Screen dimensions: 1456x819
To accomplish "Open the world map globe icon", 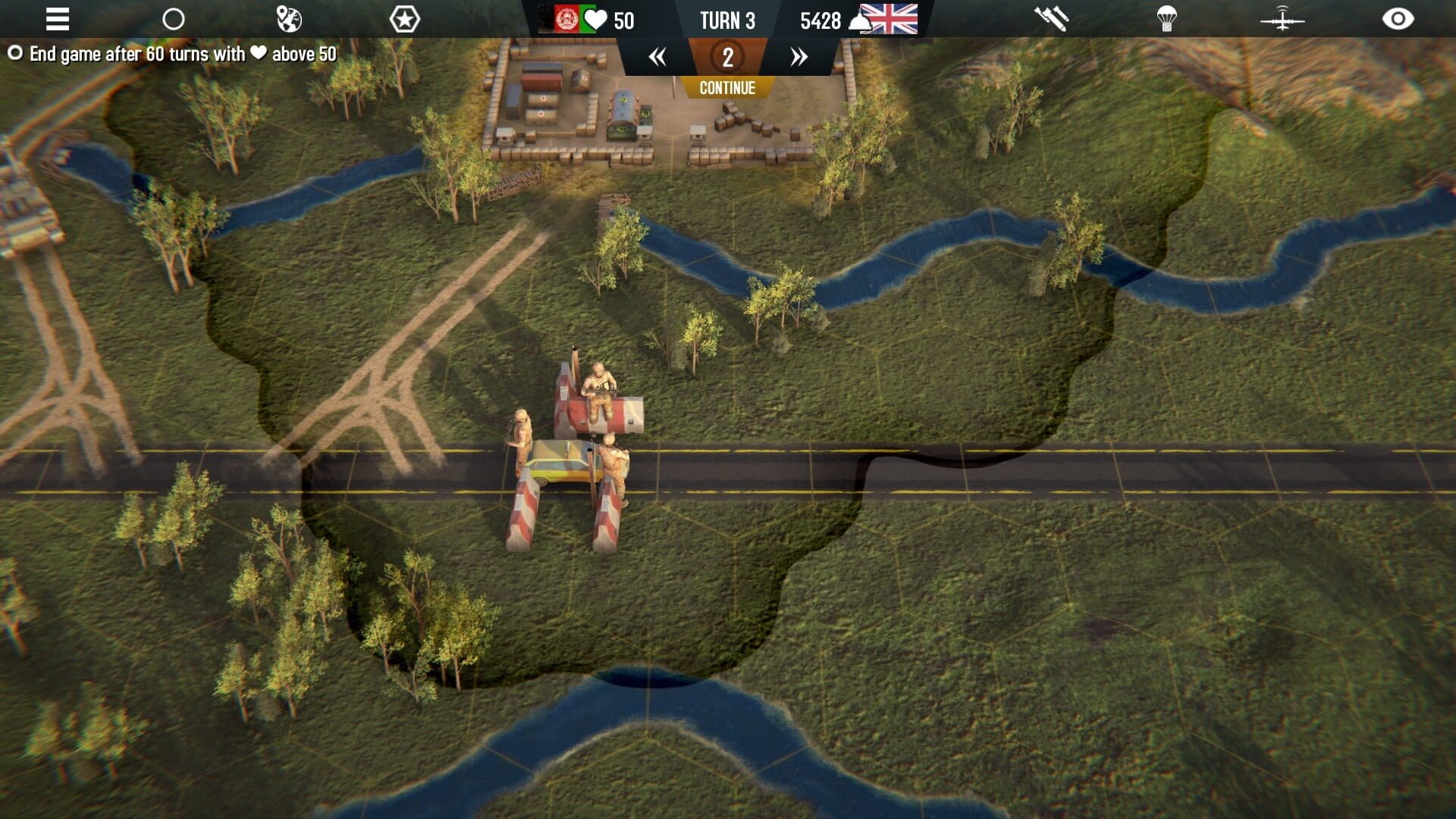I will click(289, 19).
